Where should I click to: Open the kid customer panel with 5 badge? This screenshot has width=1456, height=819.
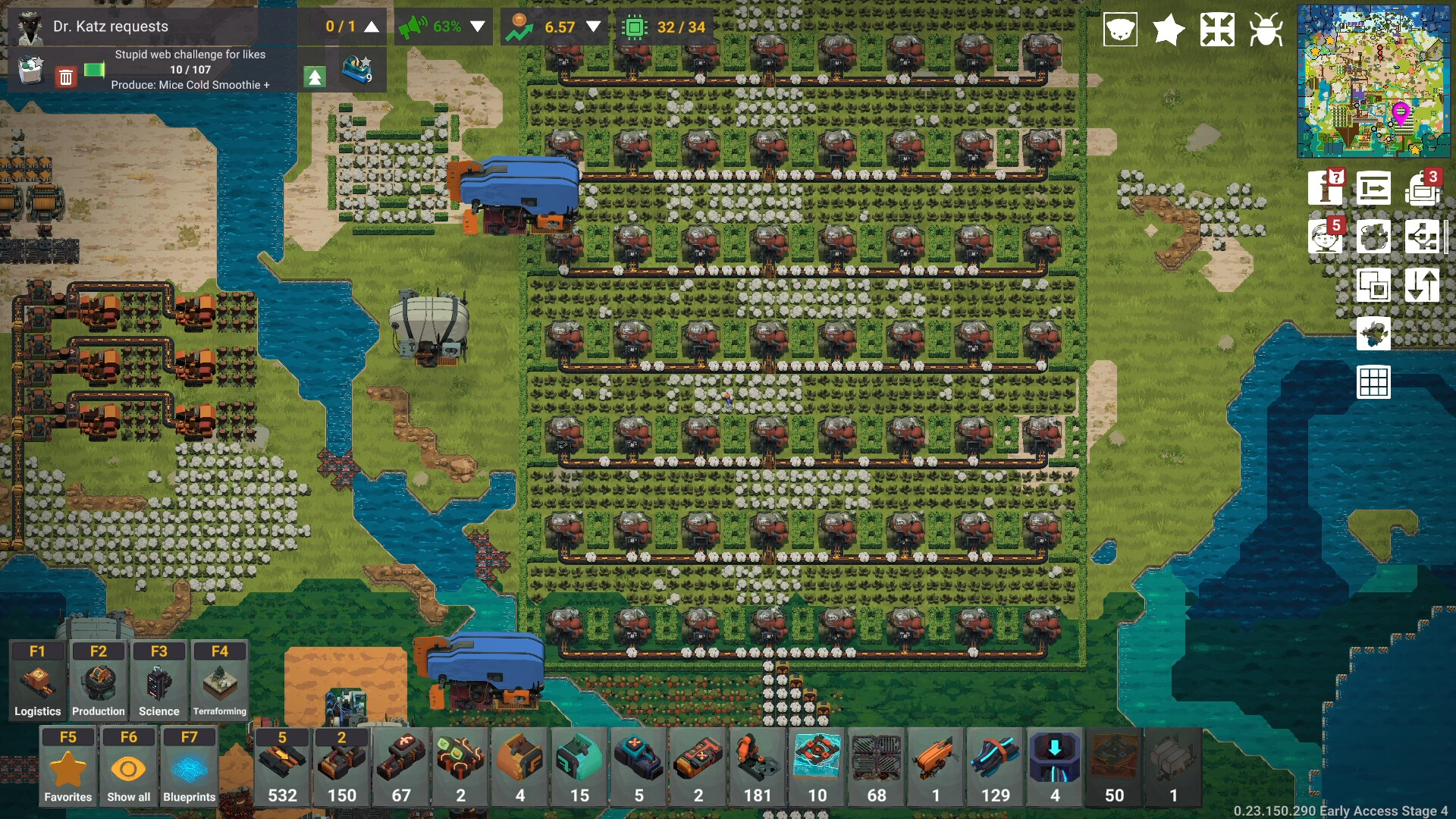(x=1326, y=236)
